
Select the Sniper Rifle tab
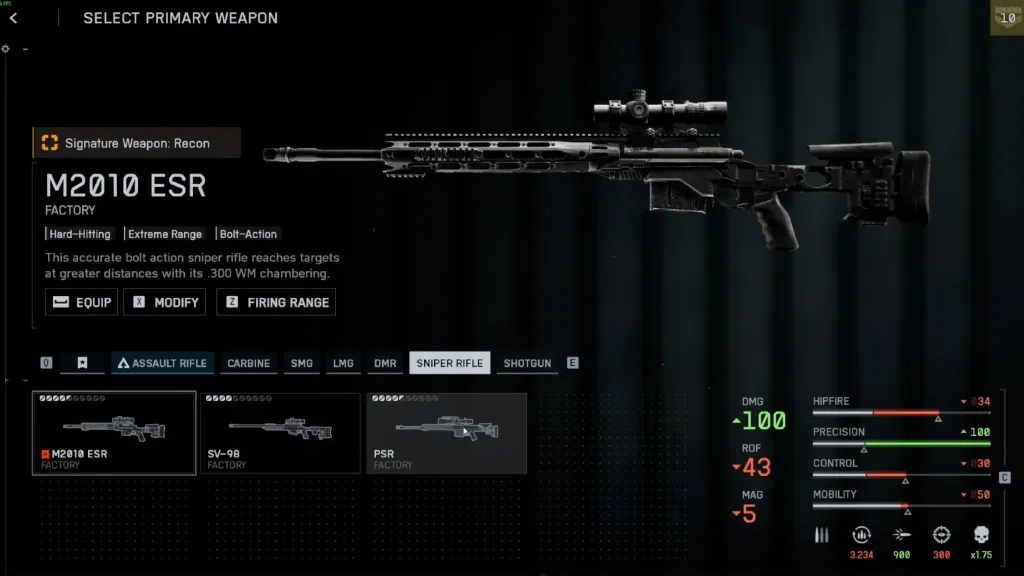tap(450, 363)
